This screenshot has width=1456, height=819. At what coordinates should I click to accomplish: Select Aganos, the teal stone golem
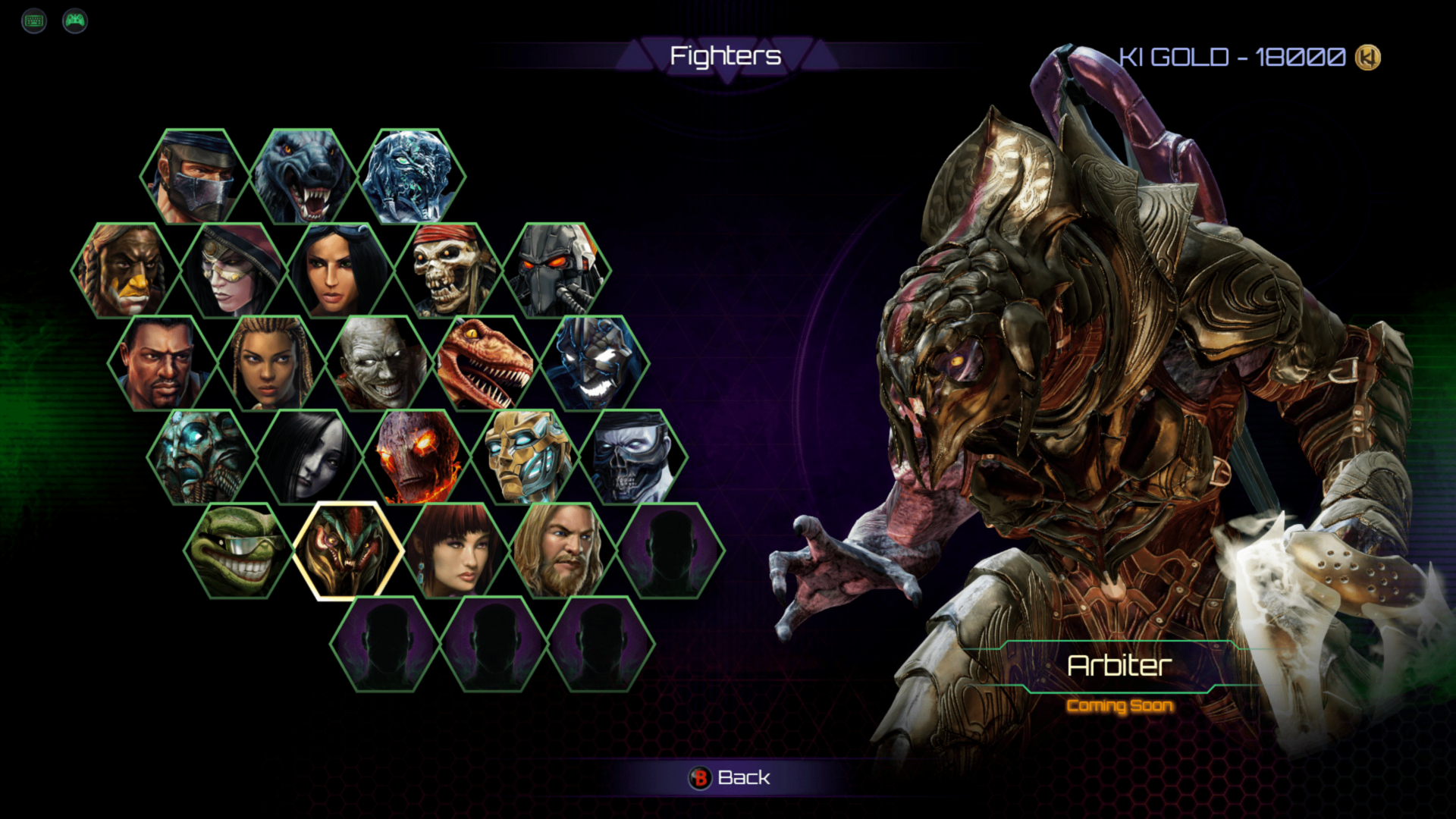[x=201, y=457]
